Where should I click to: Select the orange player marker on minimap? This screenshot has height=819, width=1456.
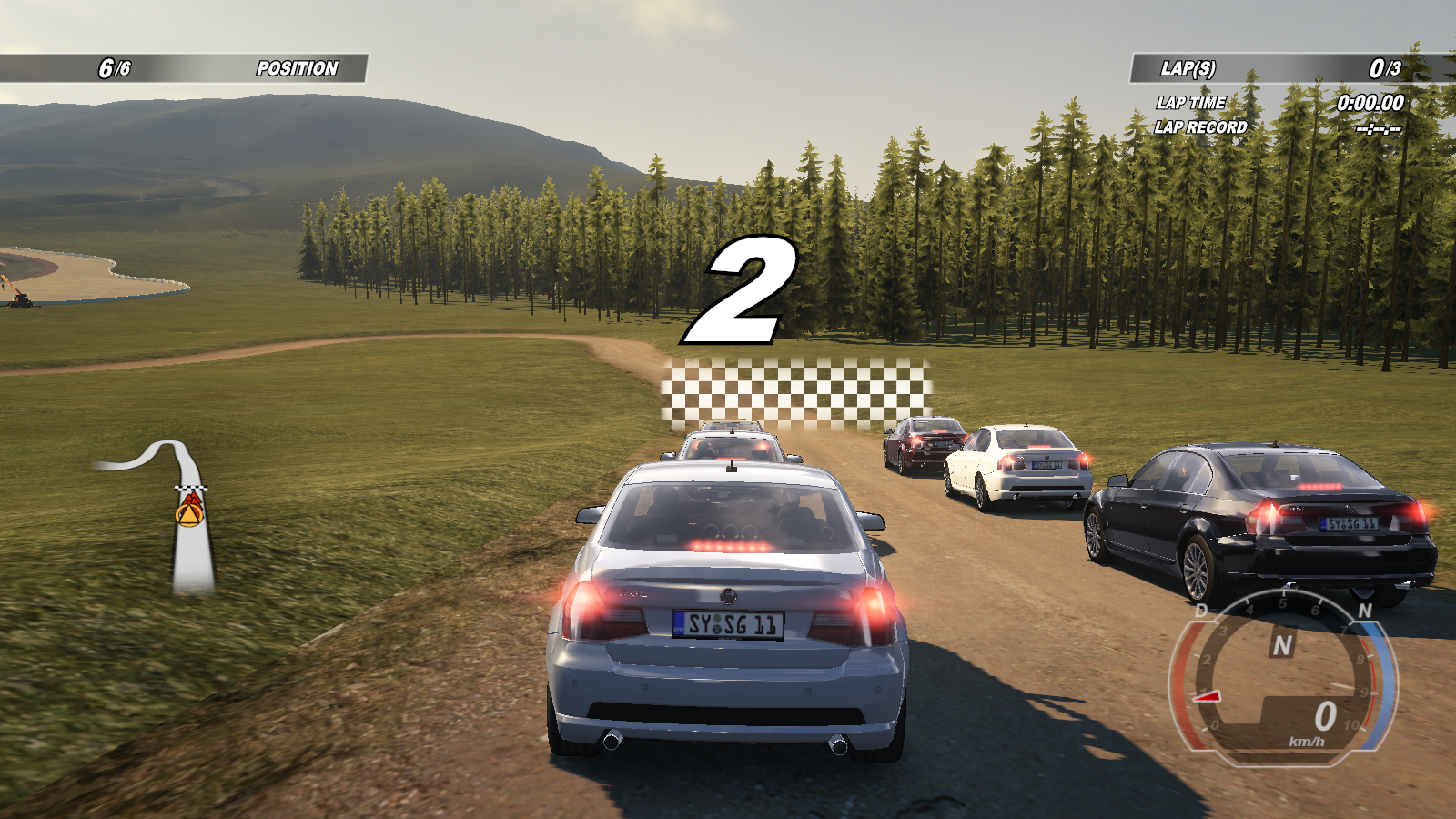[189, 513]
